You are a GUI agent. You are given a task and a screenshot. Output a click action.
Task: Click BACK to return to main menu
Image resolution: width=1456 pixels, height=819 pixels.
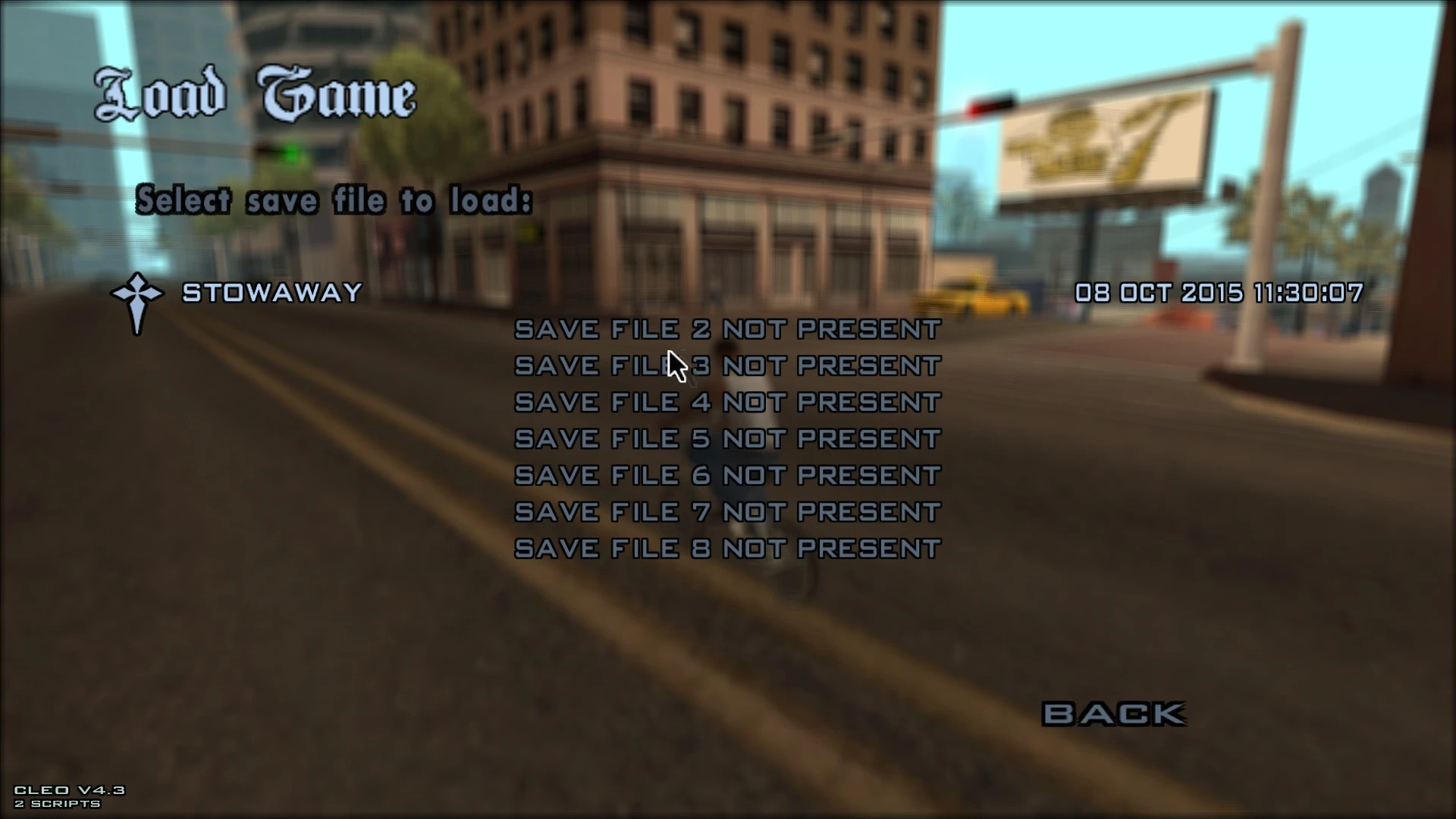(1113, 711)
